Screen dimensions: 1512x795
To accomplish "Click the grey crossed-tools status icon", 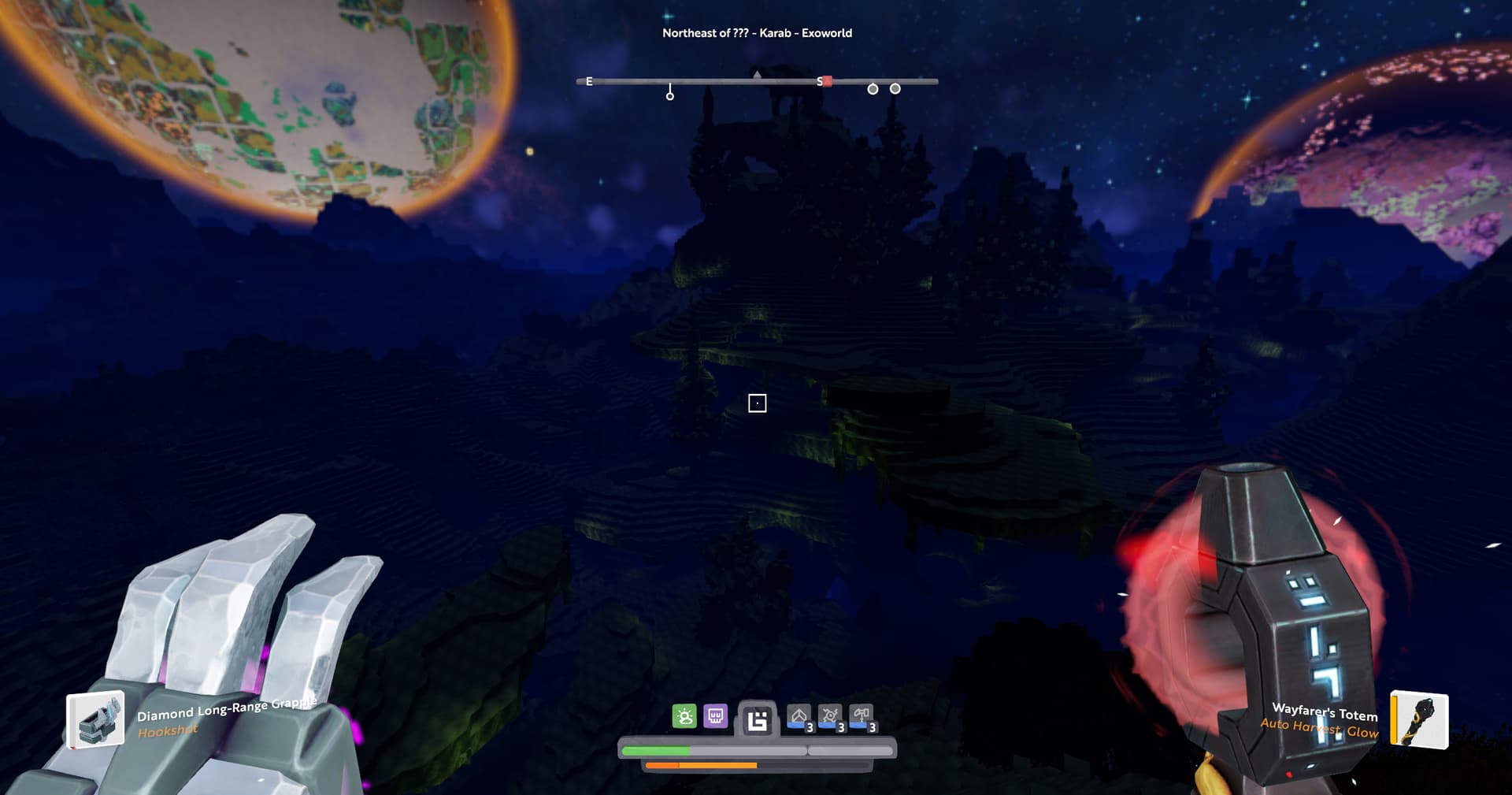I will click(829, 716).
